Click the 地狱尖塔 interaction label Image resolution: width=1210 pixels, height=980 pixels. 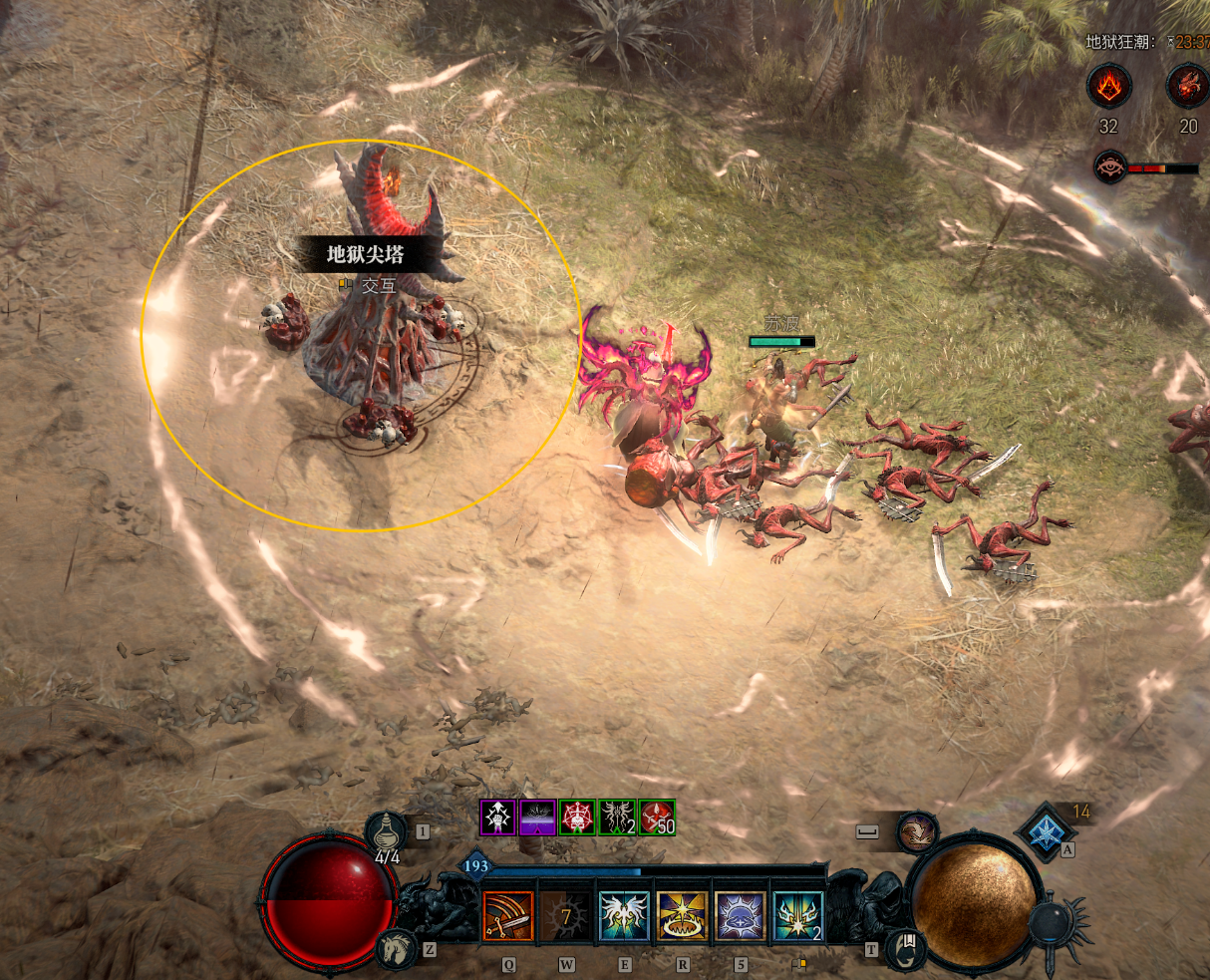tap(366, 255)
